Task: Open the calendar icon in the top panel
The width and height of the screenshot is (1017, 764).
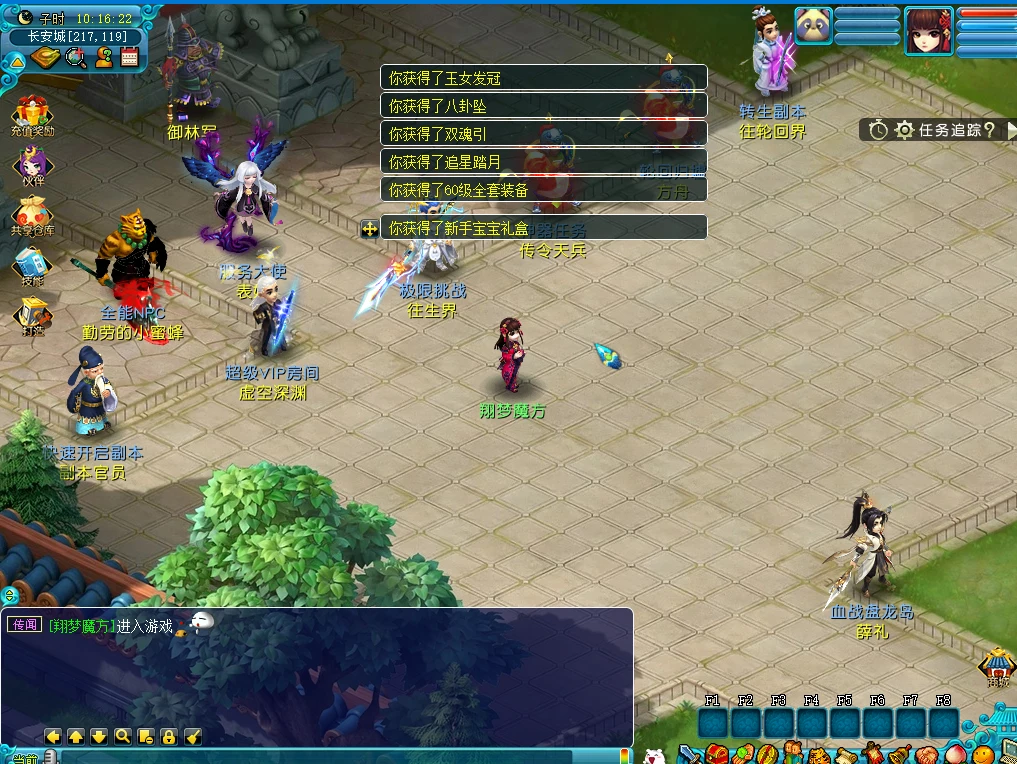Action: click(x=129, y=57)
